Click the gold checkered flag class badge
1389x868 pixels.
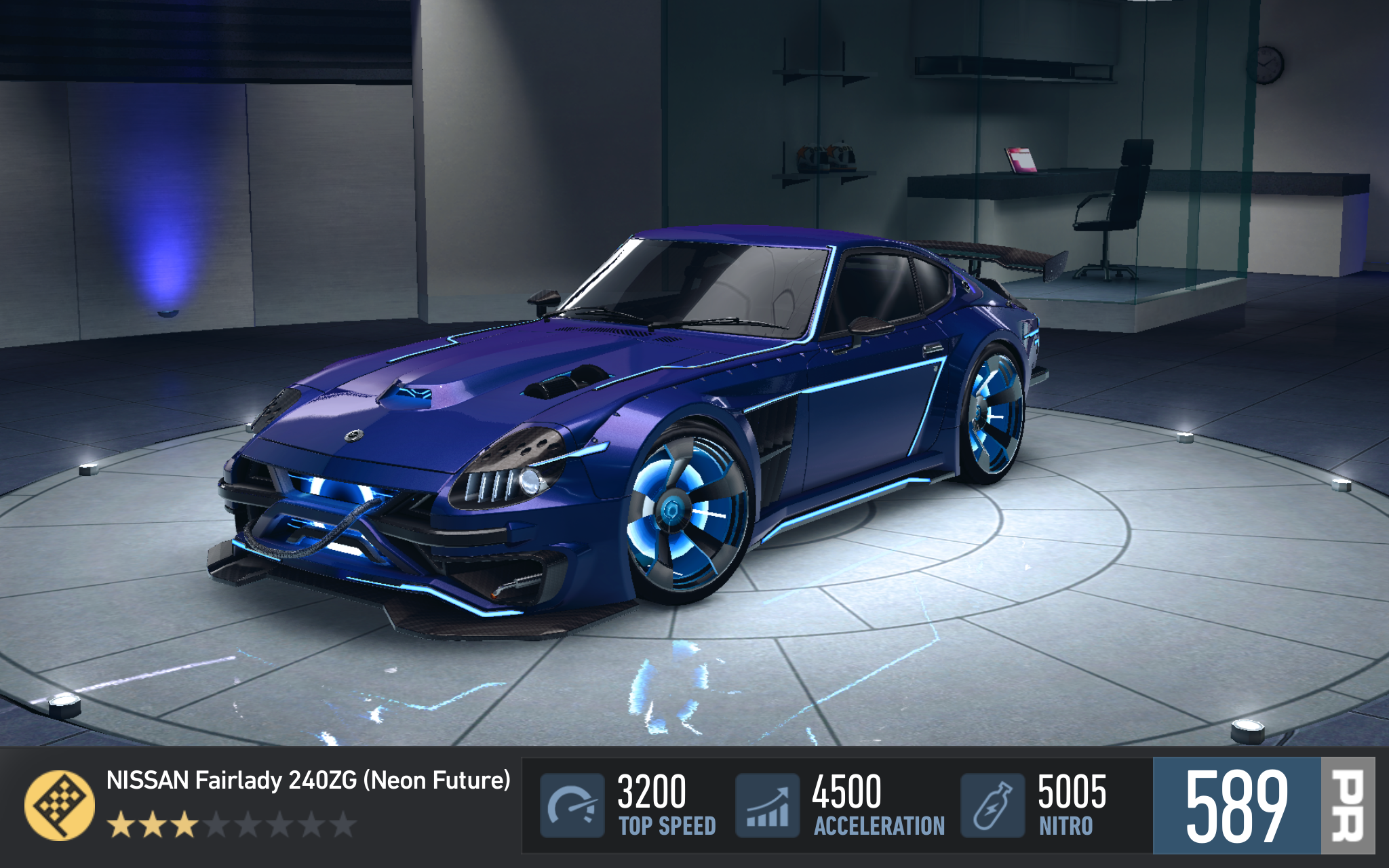coord(60,805)
